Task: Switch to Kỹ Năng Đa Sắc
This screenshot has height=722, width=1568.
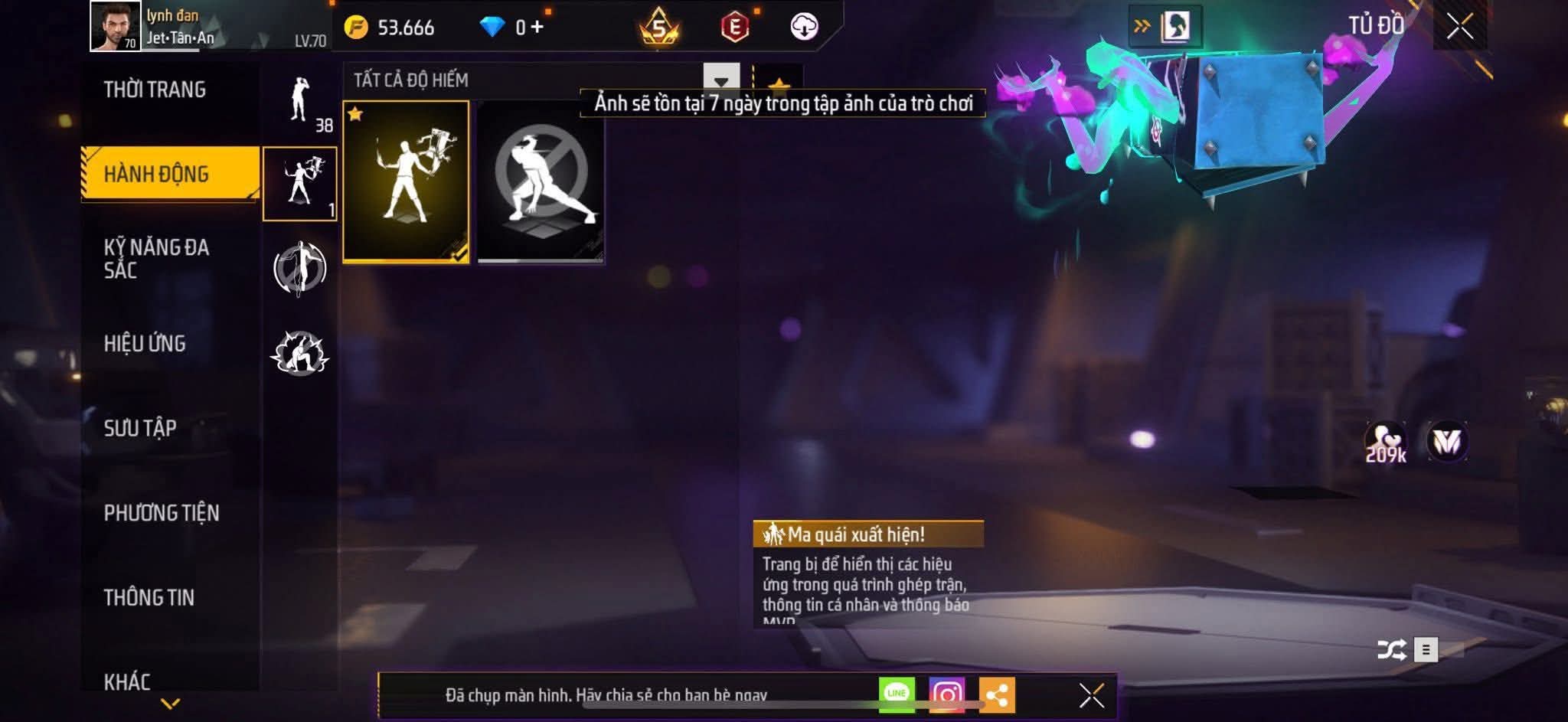Action: pos(156,259)
